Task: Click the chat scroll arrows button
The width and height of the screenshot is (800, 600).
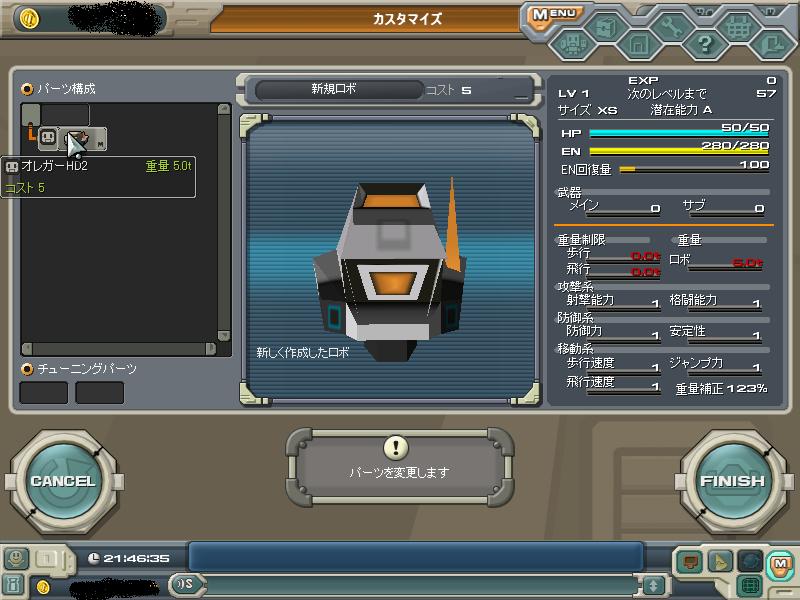Action: point(654,585)
